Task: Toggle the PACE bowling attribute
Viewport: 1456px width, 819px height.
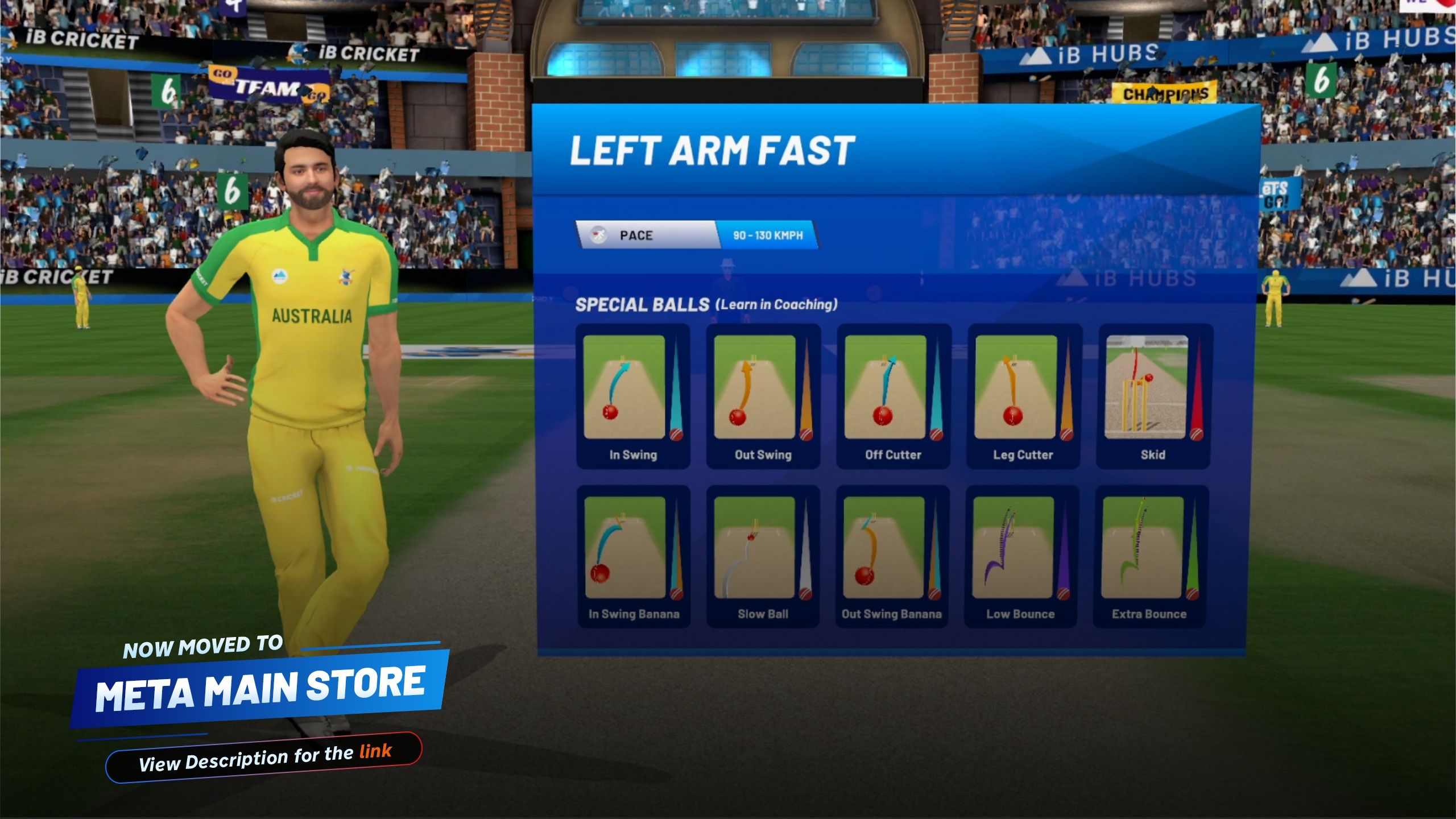Action: click(635, 234)
